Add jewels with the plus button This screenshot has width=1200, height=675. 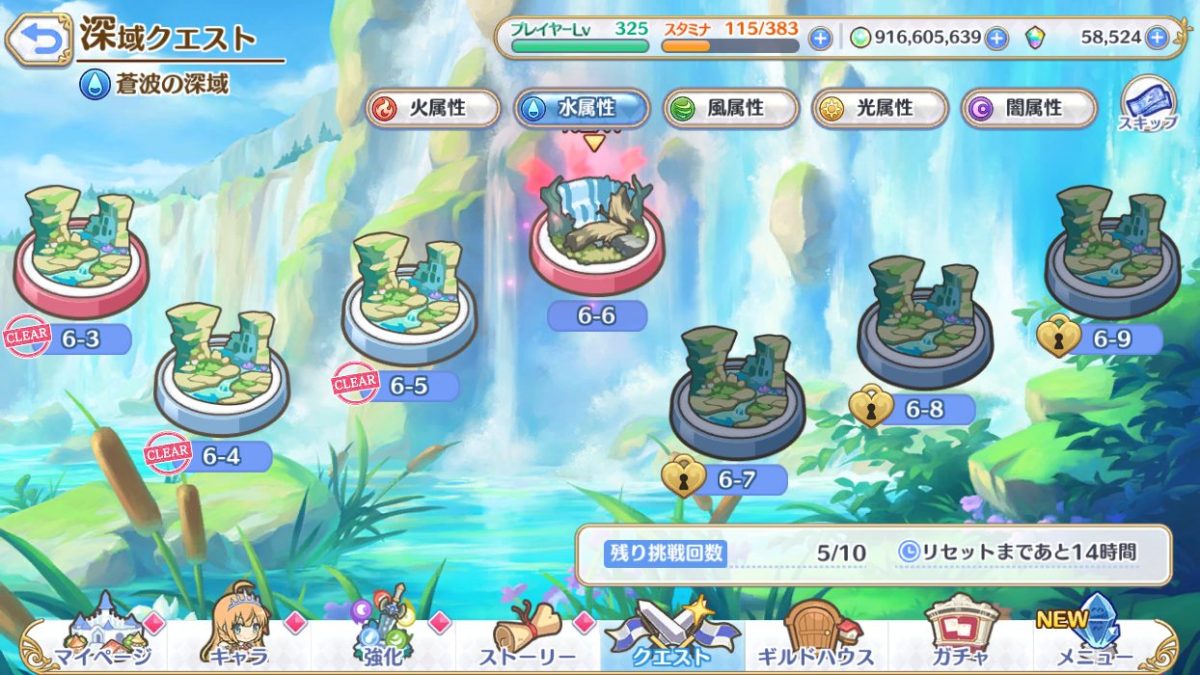(x=1157, y=38)
